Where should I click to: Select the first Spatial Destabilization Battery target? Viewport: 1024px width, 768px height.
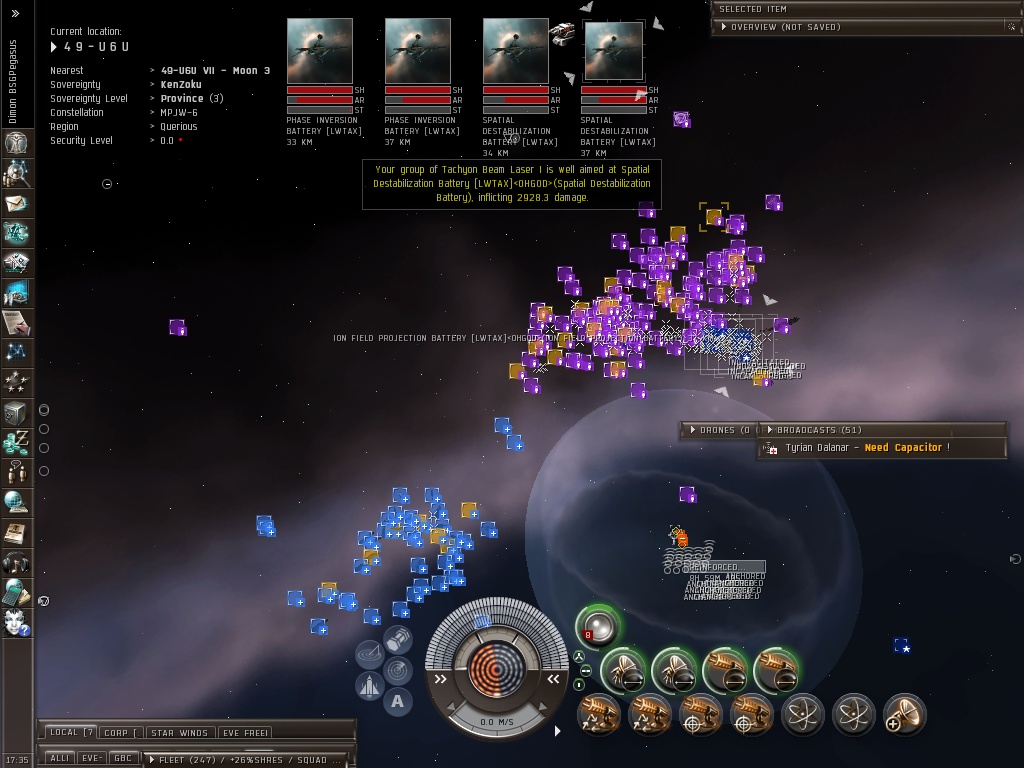pyautogui.click(x=515, y=50)
